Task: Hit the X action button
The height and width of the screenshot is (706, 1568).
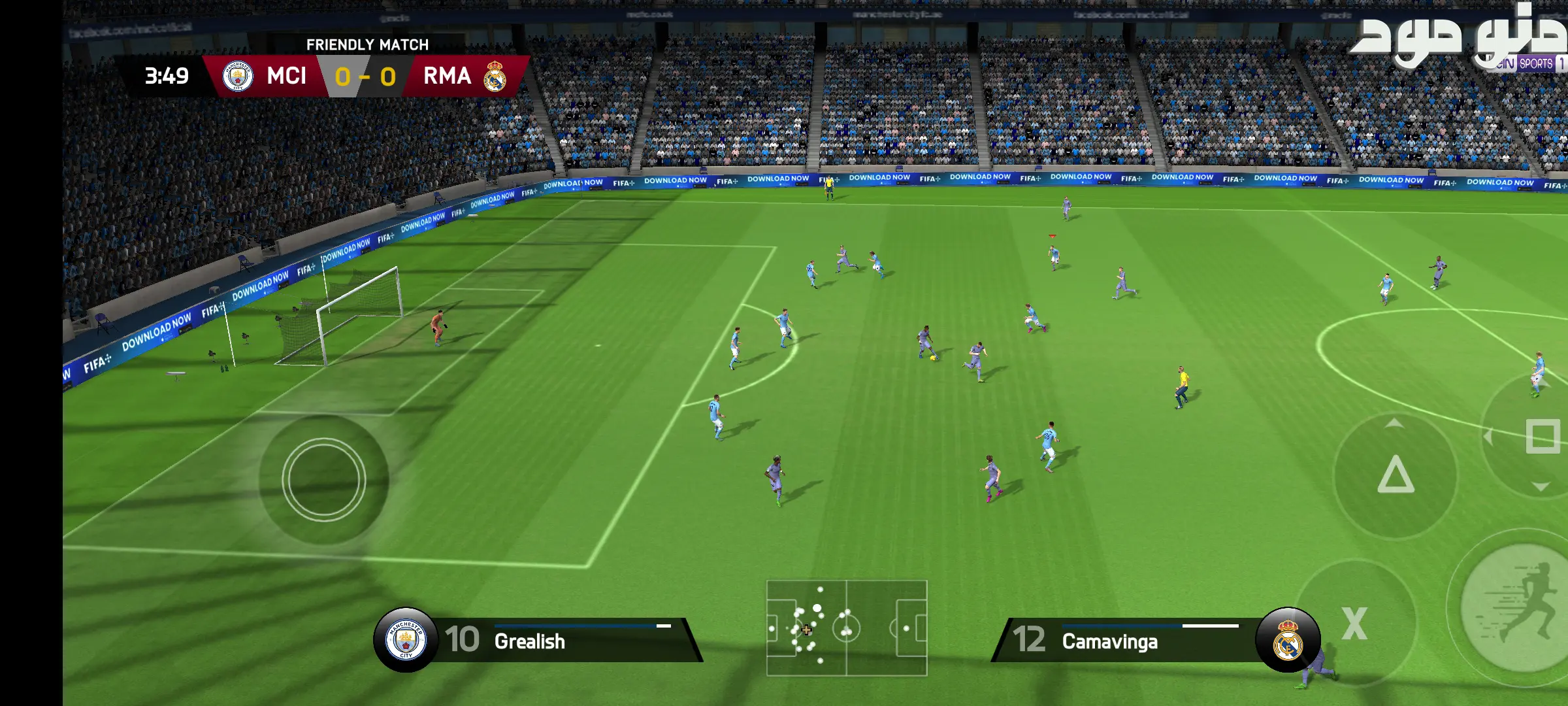Action: 1354,623
